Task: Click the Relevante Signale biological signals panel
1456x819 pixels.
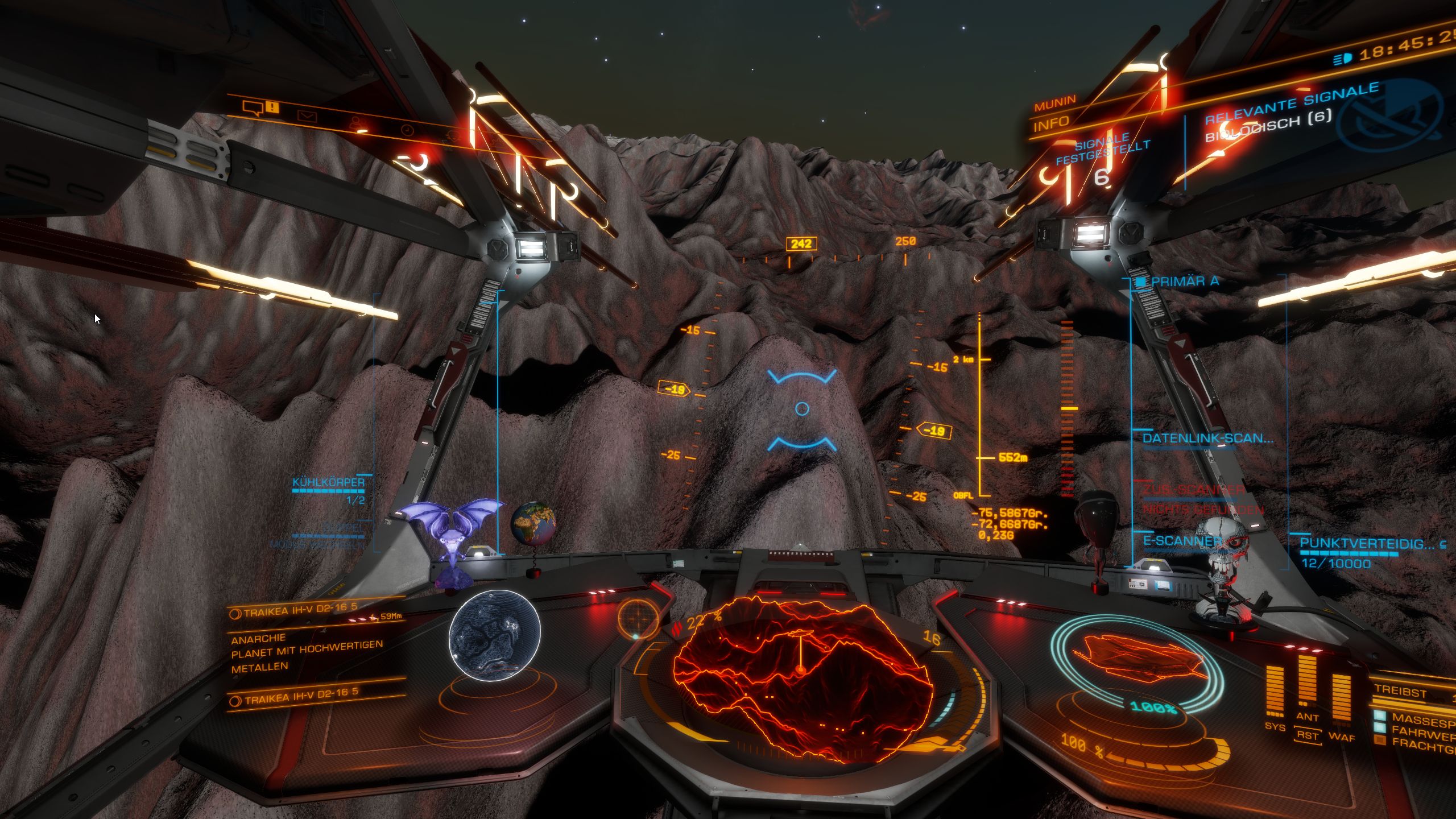Action: 1291,112
